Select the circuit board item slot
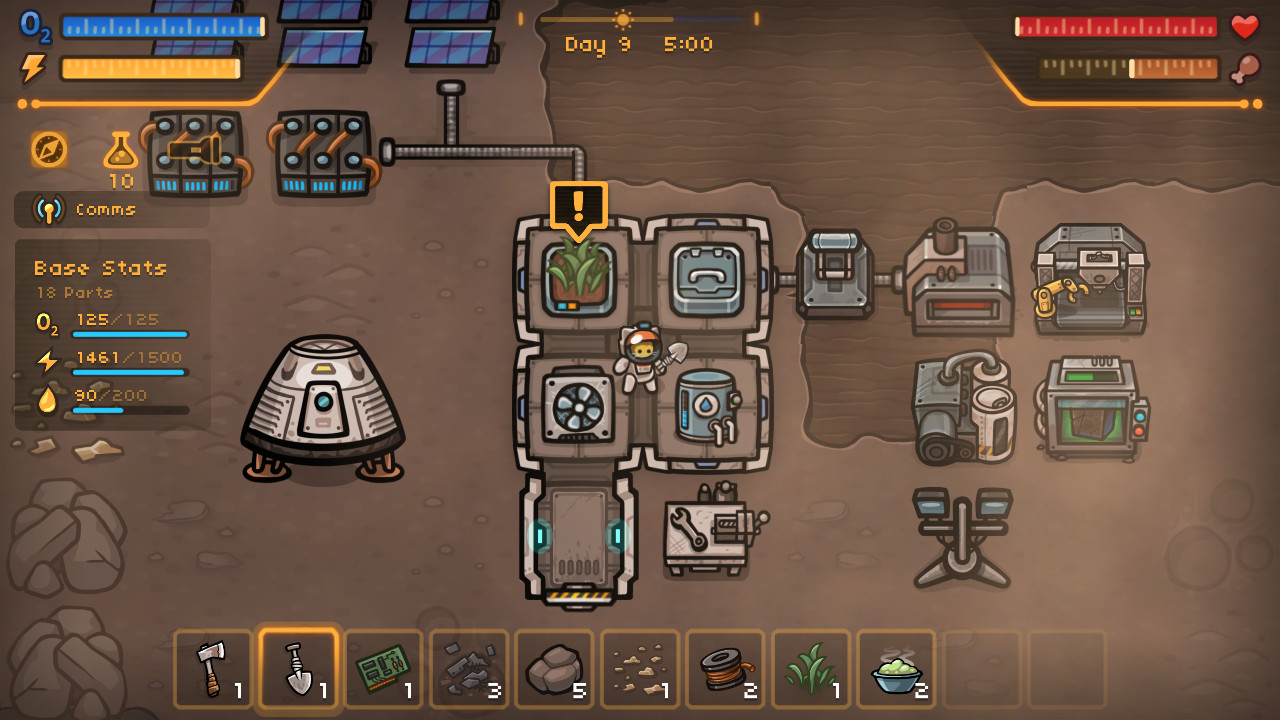The height and width of the screenshot is (720, 1280). tap(383, 668)
